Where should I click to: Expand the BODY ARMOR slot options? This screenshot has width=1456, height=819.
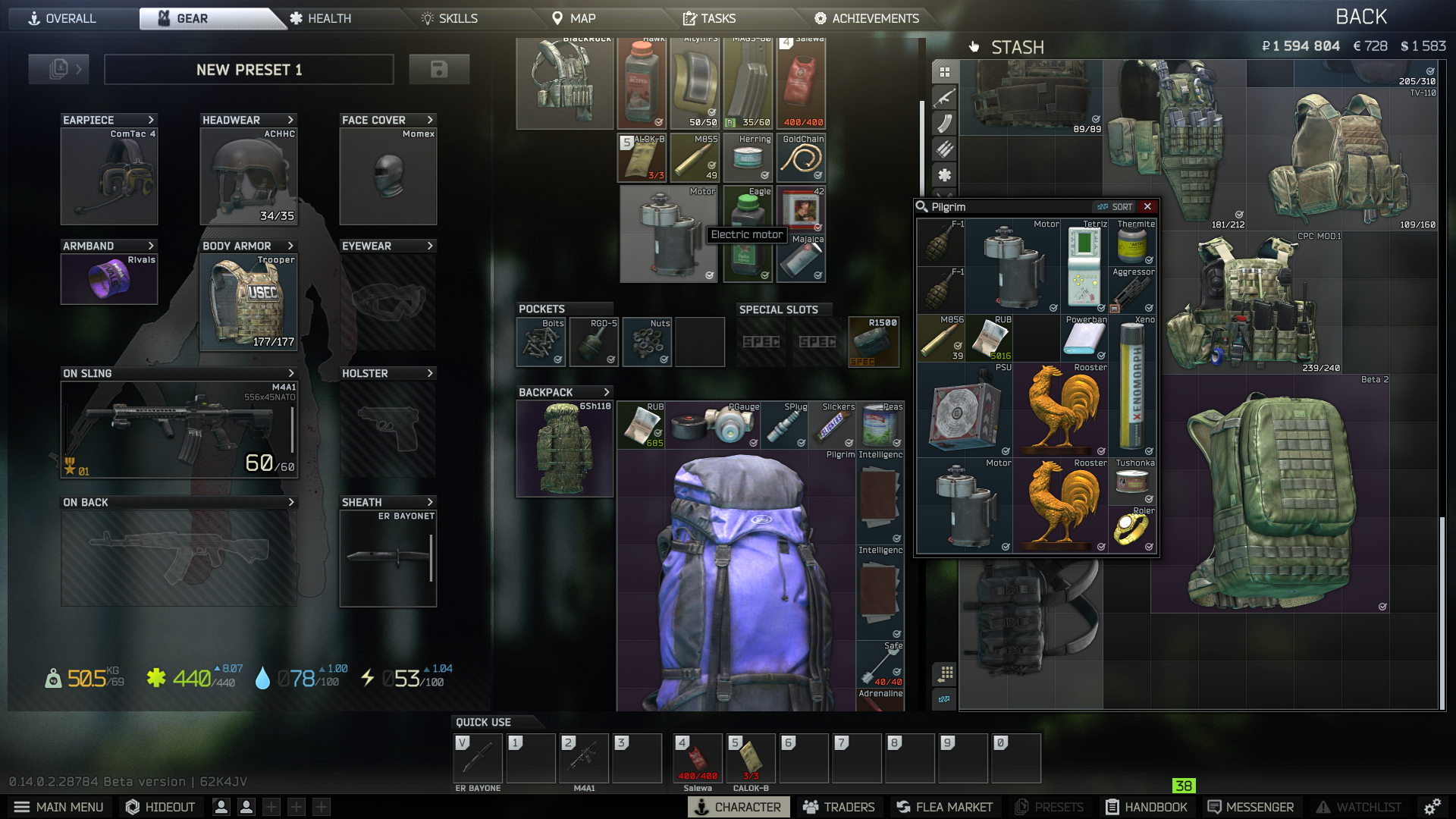coord(290,246)
